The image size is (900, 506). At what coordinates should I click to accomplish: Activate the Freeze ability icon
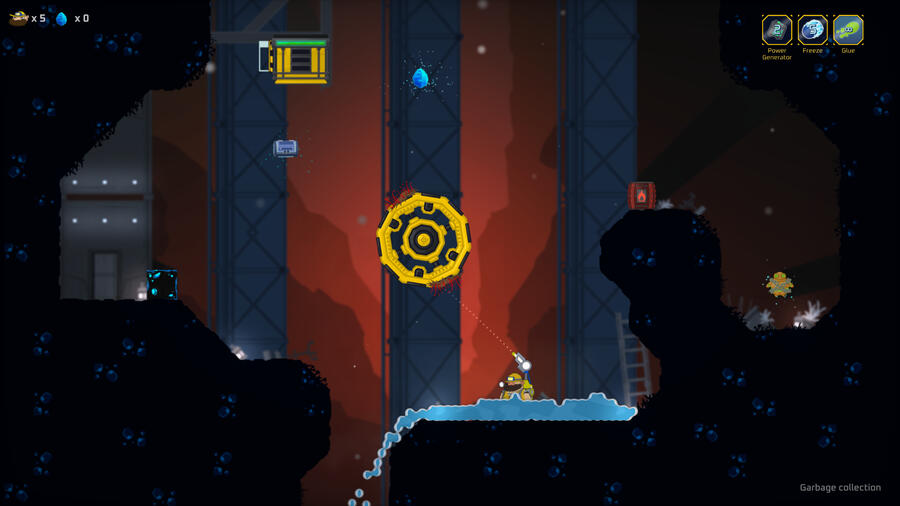(812, 30)
